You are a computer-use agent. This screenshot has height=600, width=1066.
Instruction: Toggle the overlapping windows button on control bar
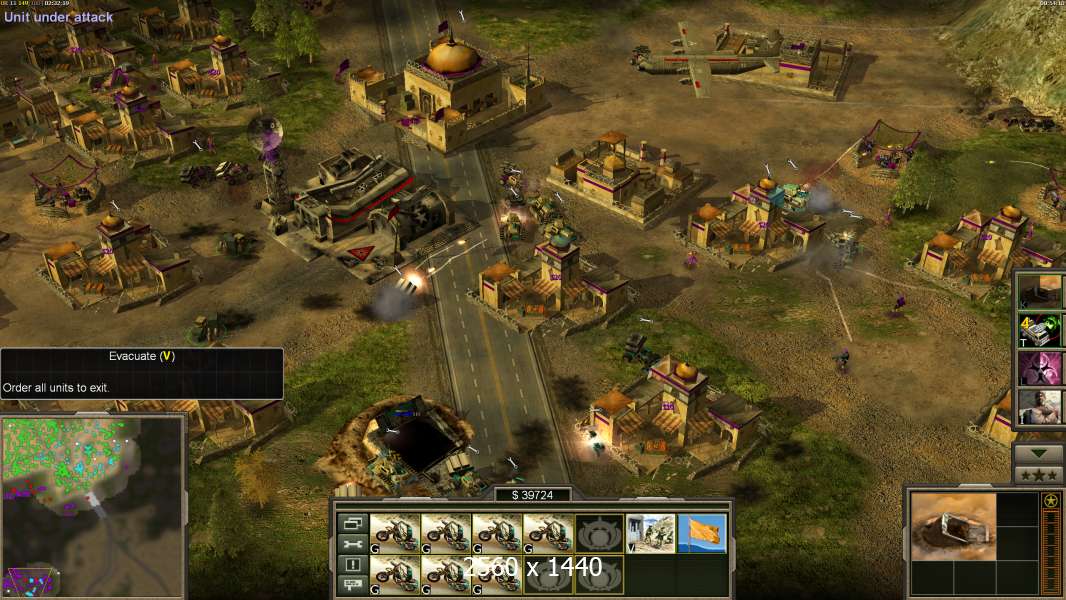point(353,523)
